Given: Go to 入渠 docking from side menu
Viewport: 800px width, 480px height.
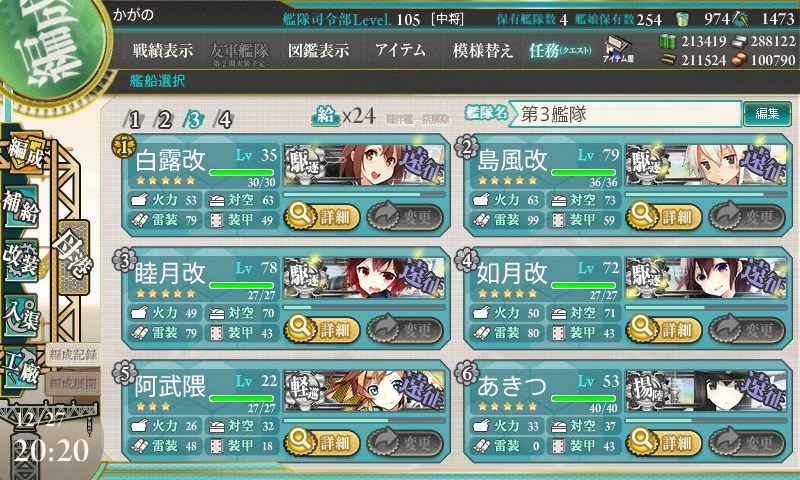Looking at the screenshot, I should click(22, 312).
